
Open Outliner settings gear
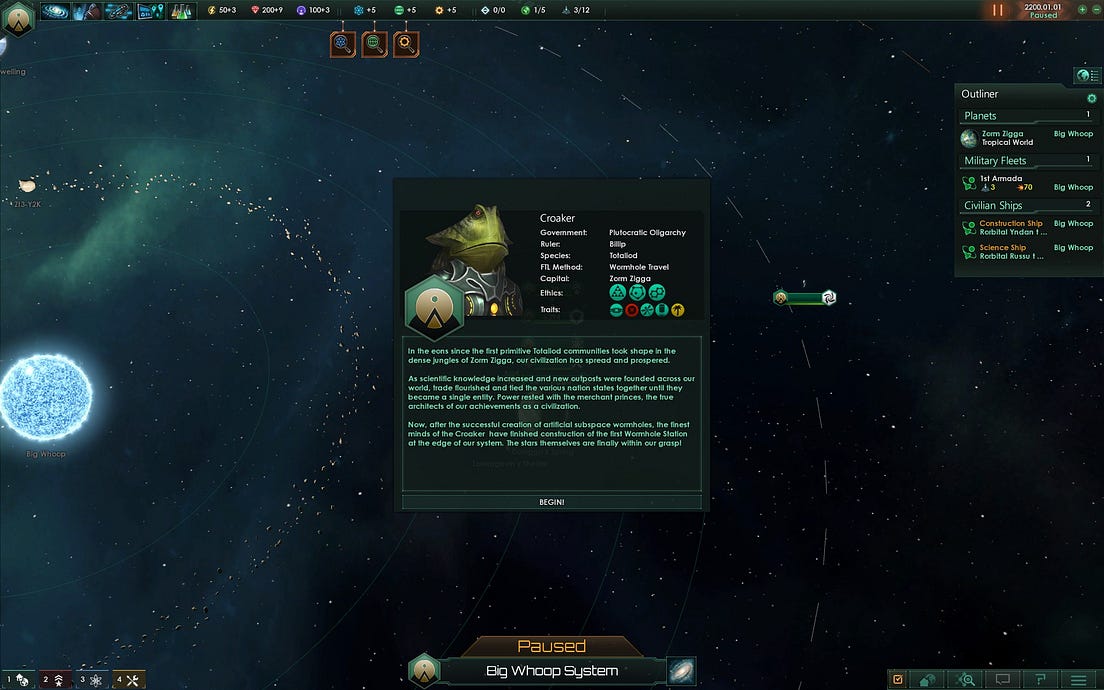click(1091, 98)
